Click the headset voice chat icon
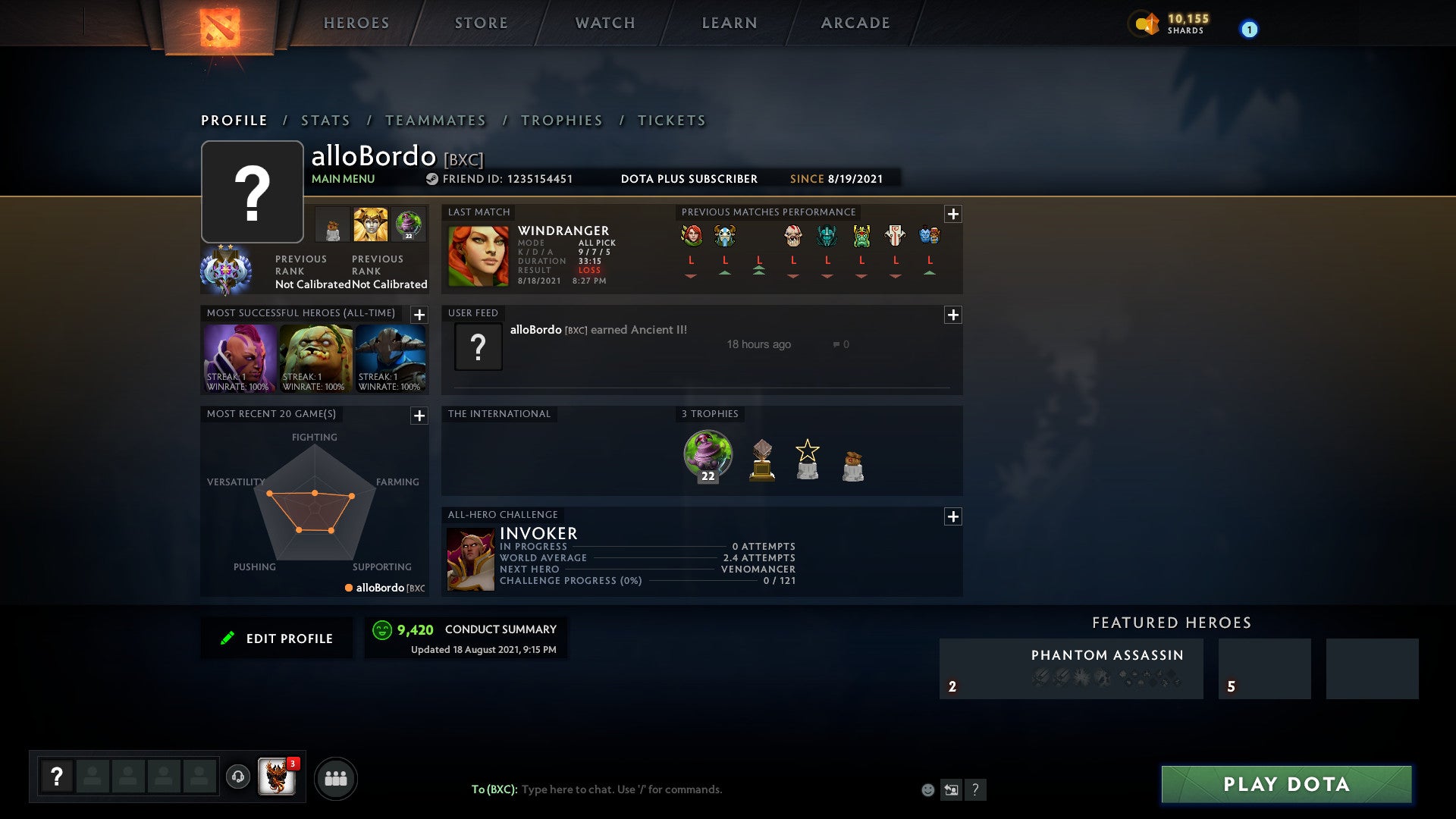The image size is (1456, 819). click(237, 776)
